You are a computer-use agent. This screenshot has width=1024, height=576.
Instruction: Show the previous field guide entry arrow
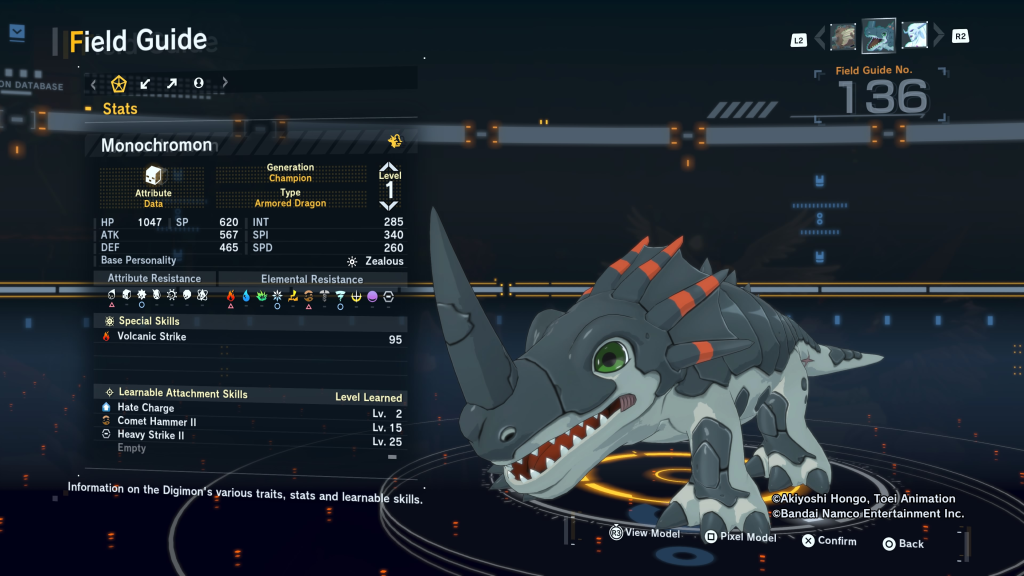[x=821, y=38]
